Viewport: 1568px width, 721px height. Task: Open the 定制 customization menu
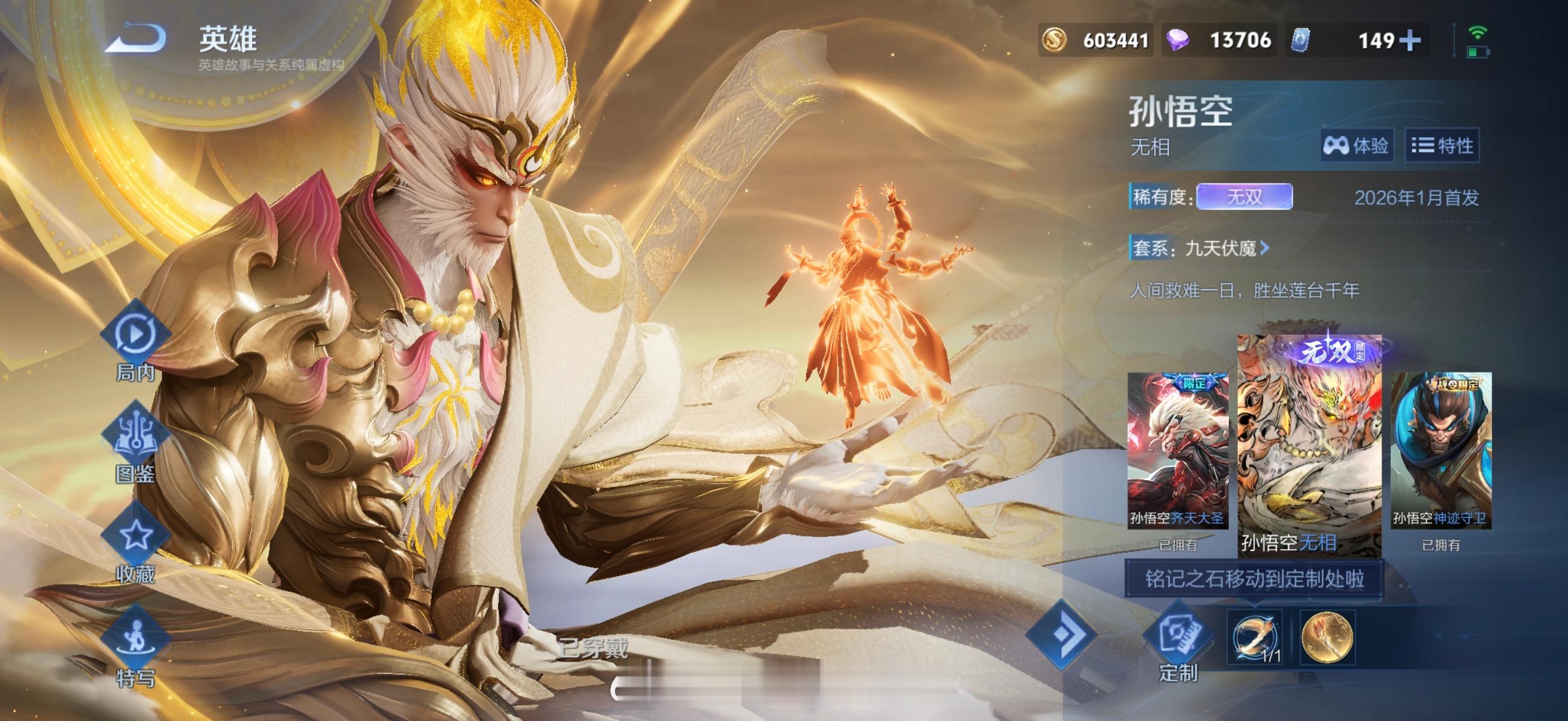1177,642
